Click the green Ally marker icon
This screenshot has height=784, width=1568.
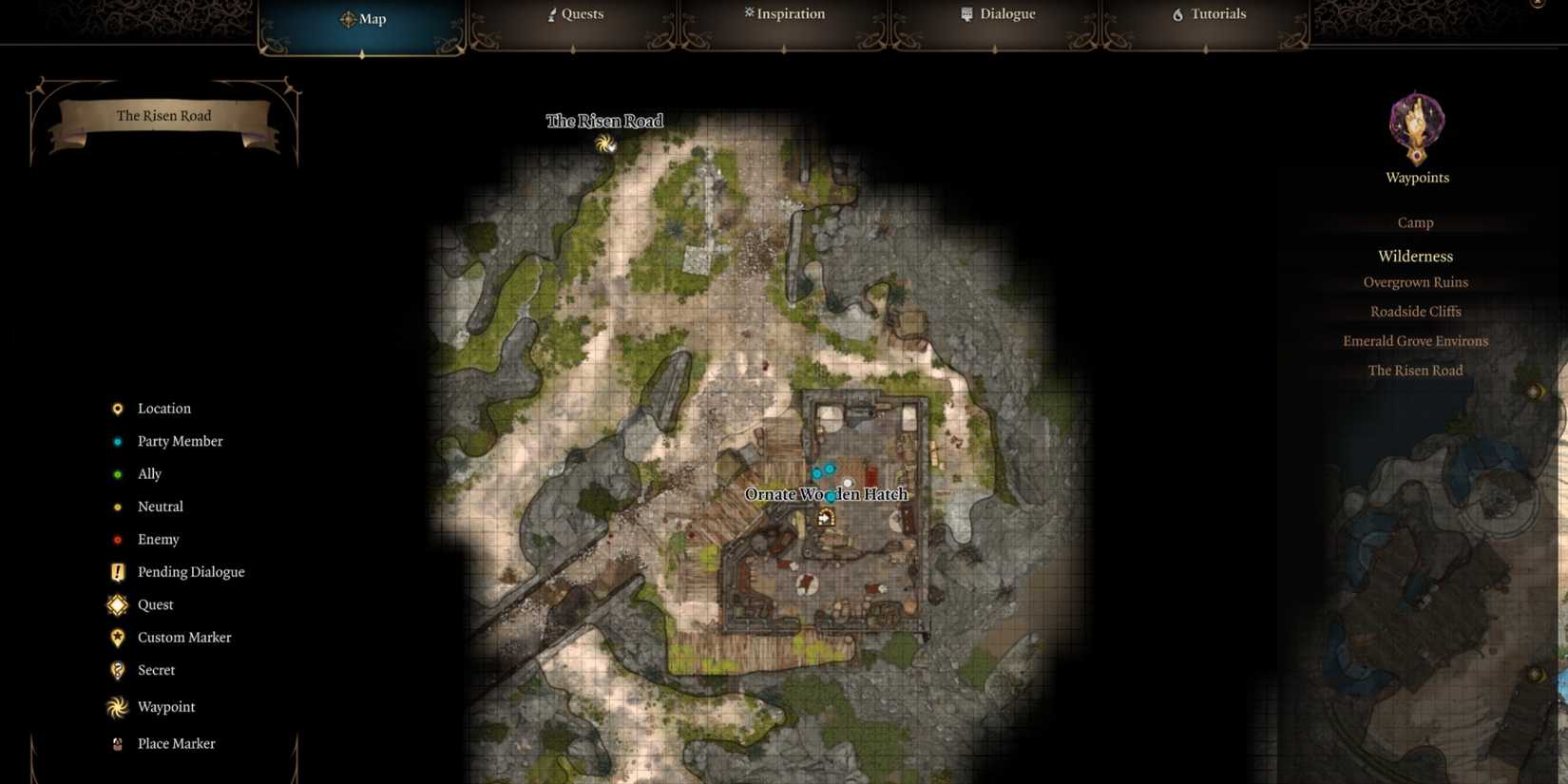117,473
